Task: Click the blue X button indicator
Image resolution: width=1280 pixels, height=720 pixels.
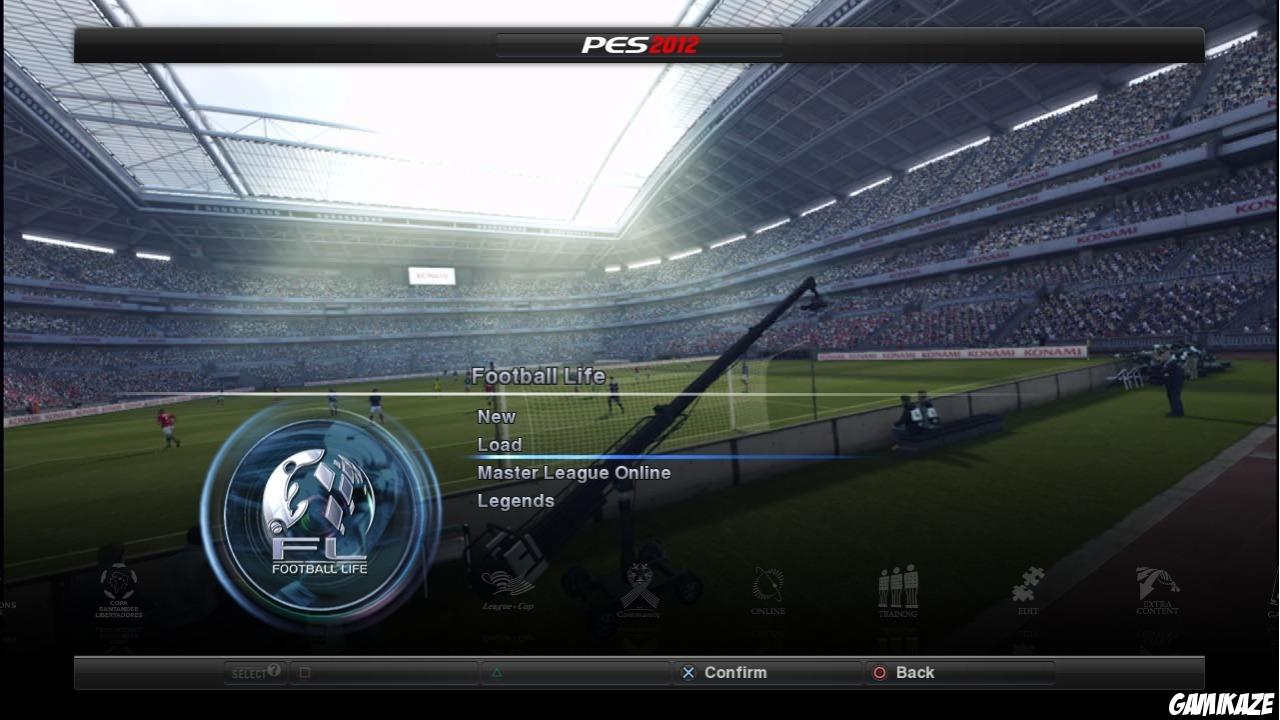Action: tap(688, 672)
